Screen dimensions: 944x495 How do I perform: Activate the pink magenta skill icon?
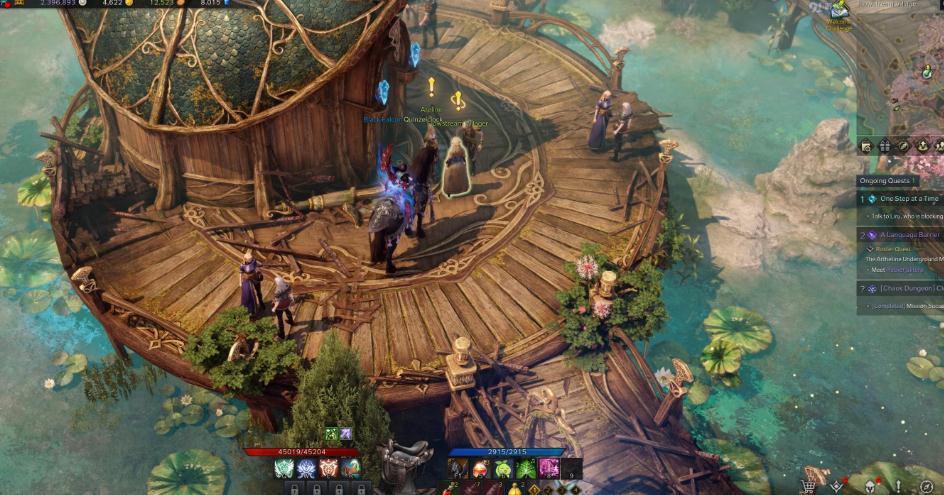pyautogui.click(x=548, y=468)
